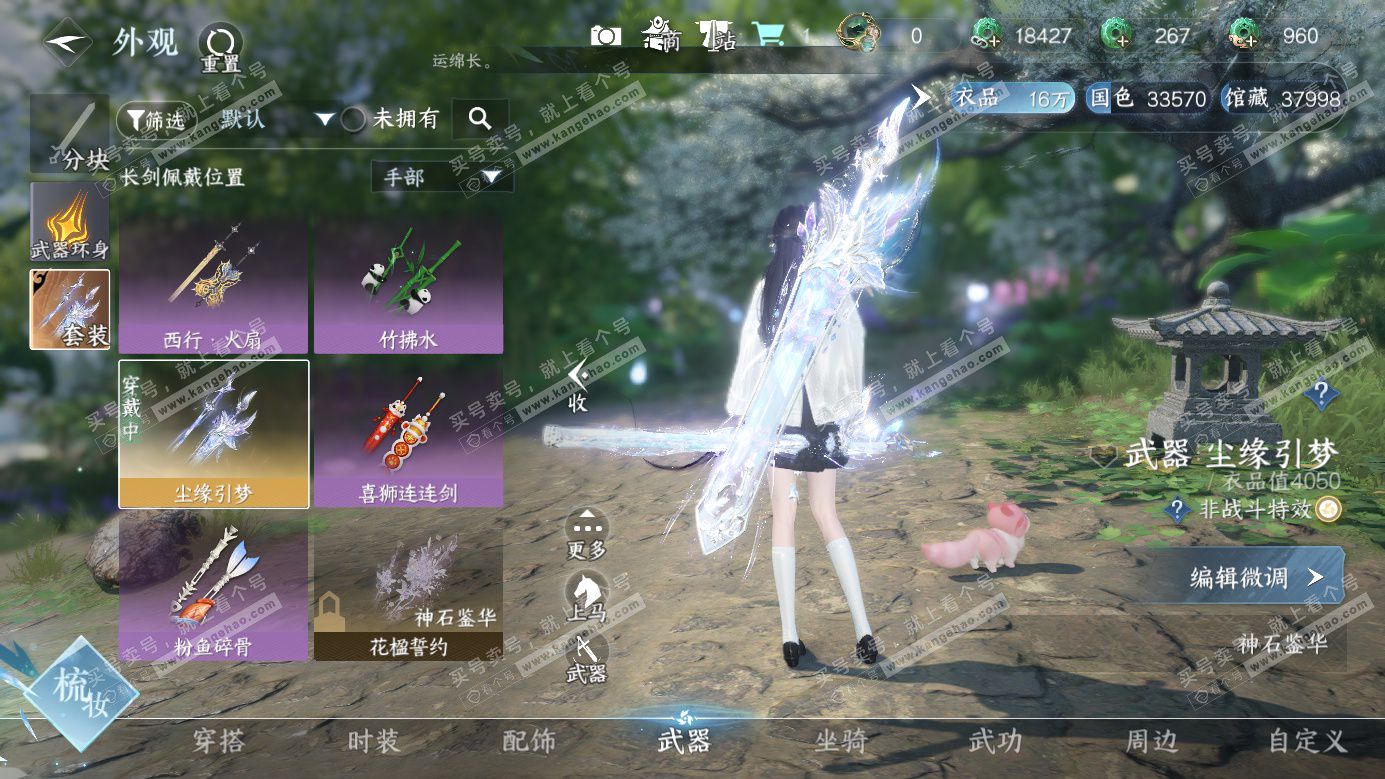Switch to the 套装 category
Image resolution: width=1385 pixels, height=779 pixels.
[69, 309]
